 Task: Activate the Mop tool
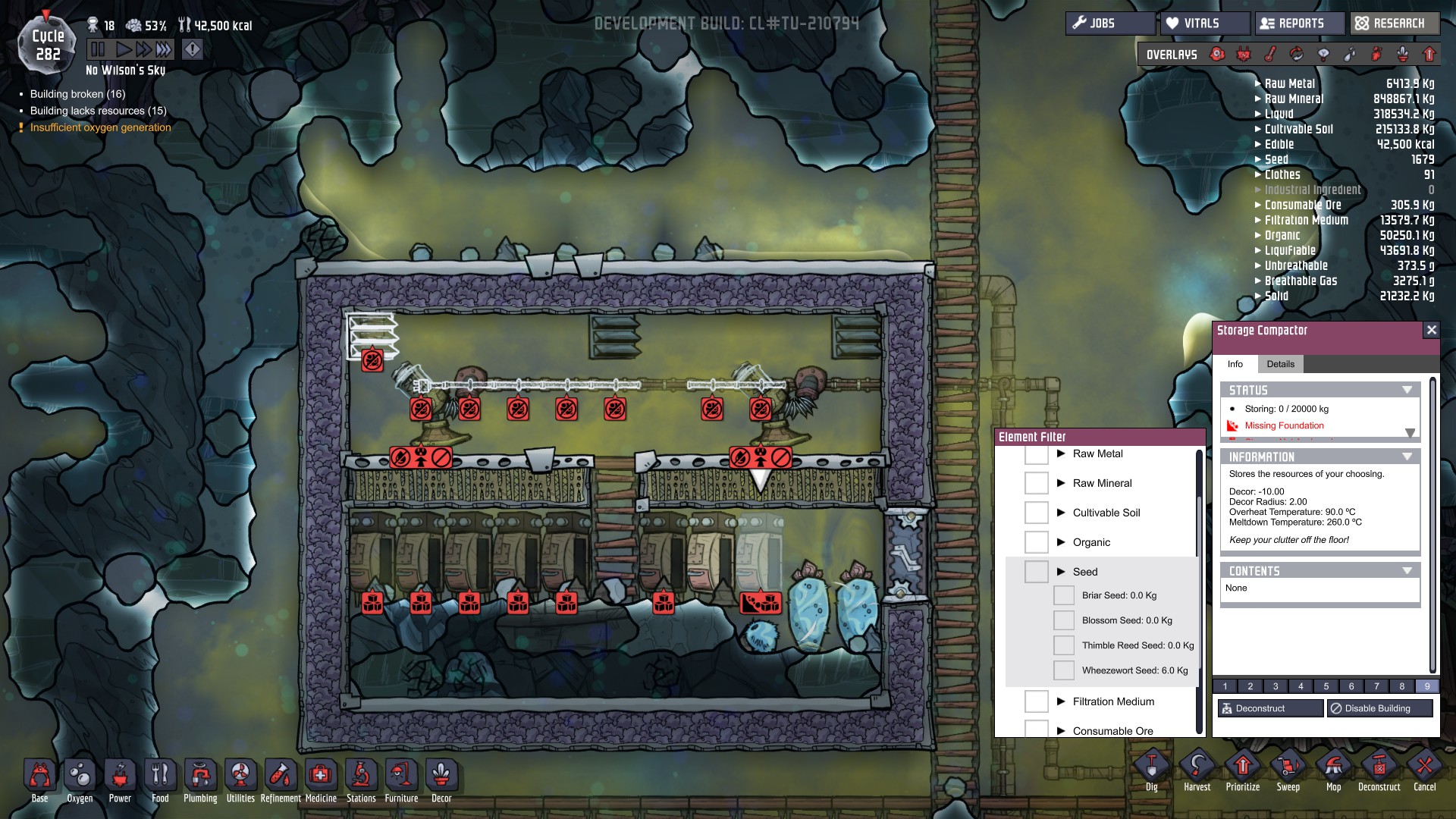[1333, 770]
